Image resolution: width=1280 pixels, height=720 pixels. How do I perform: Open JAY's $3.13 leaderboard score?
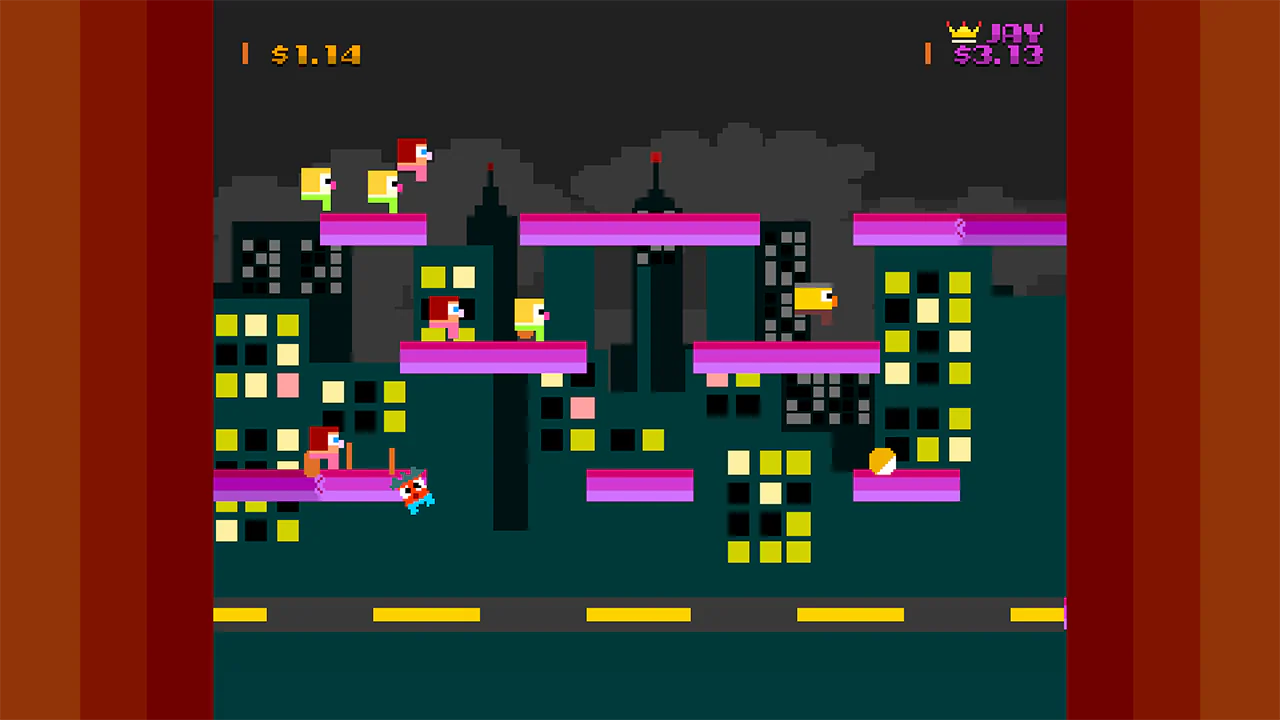click(1000, 54)
